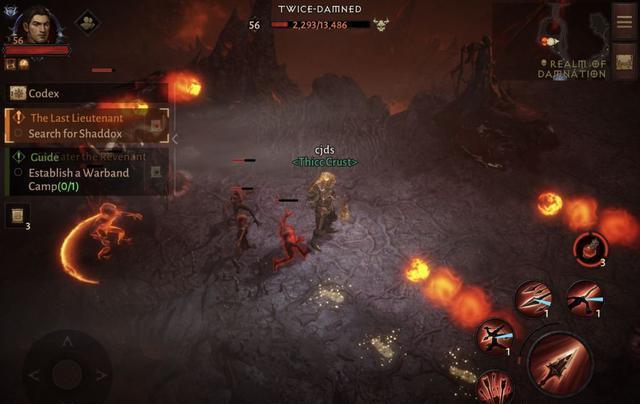
Task: Open the main menu hamburger button
Action: [624, 21]
